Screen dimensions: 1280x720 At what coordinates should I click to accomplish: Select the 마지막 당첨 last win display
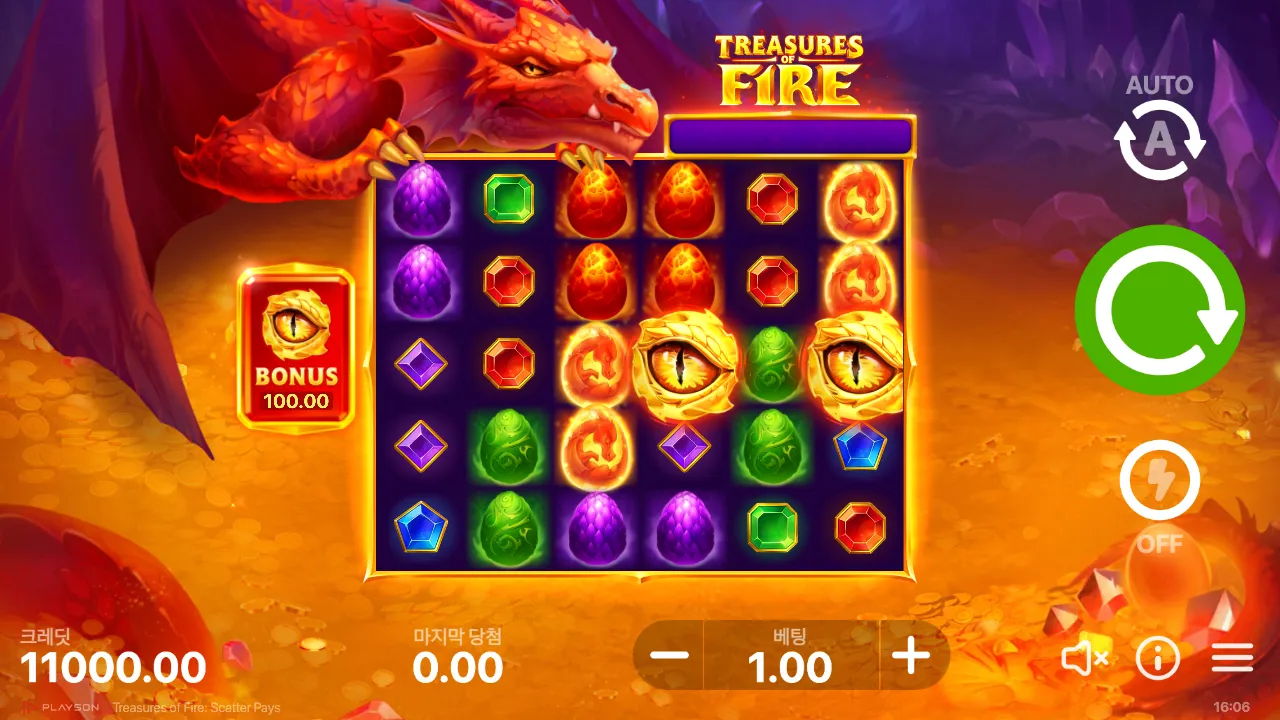[455, 655]
